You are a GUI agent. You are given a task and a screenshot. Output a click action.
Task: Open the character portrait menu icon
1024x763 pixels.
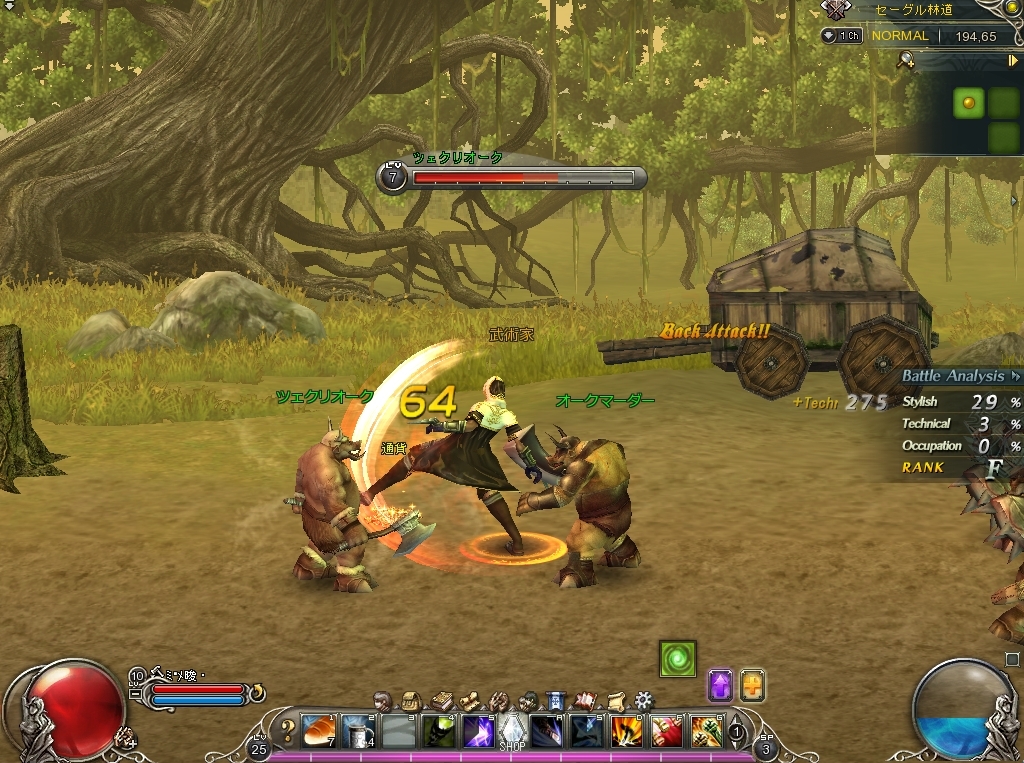[x=382, y=700]
